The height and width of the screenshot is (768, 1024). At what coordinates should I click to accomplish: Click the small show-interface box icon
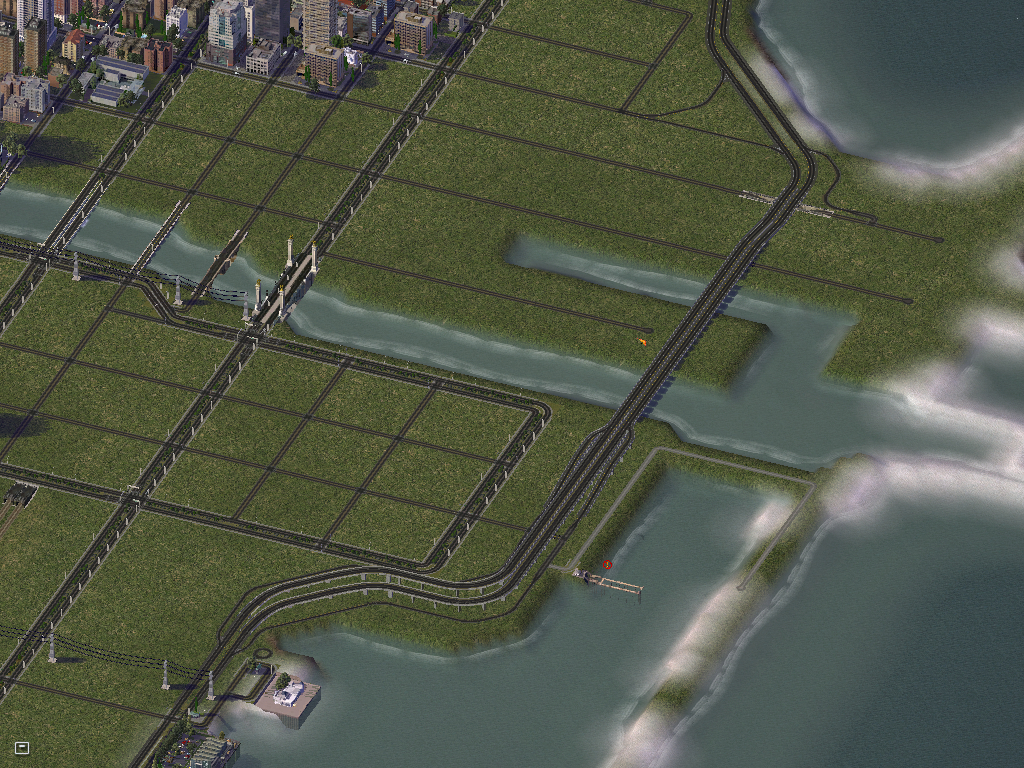[22, 747]
